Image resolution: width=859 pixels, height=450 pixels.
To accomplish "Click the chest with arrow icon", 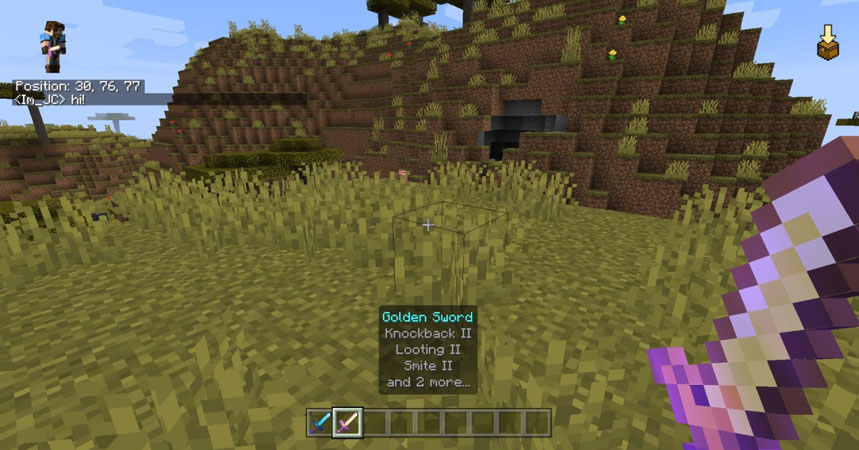I will (827, 43).
